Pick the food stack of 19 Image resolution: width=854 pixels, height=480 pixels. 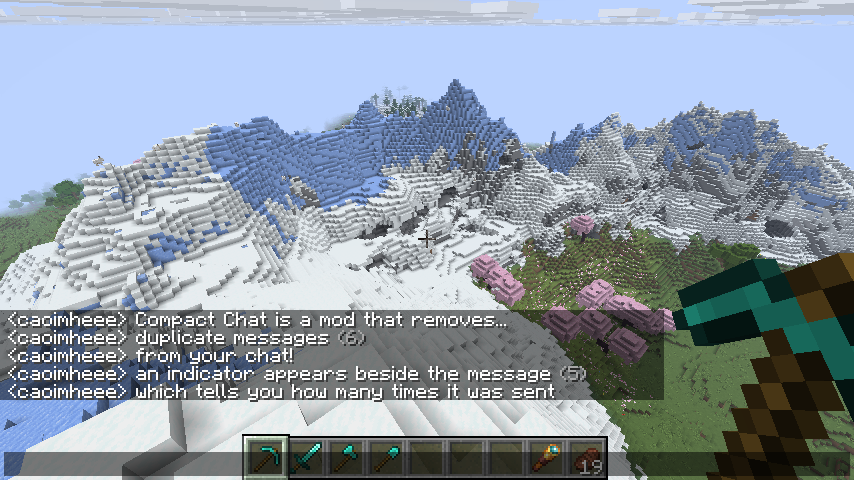[x=587, y=458]
